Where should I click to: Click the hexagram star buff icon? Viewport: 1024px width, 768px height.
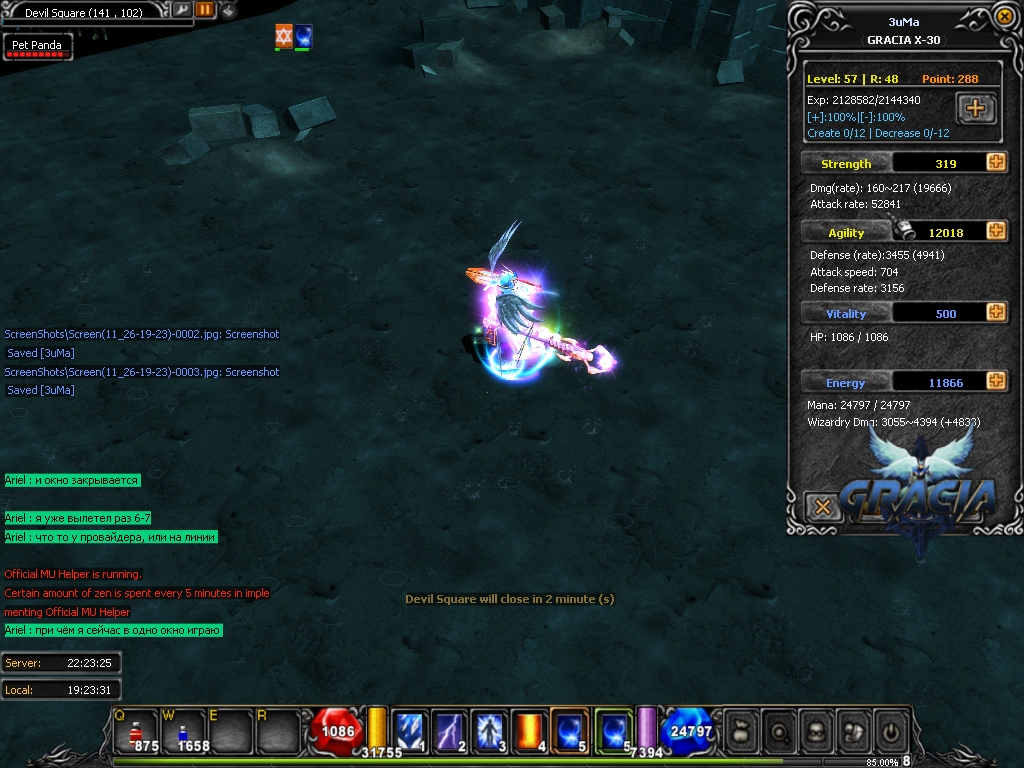point(284,37)
